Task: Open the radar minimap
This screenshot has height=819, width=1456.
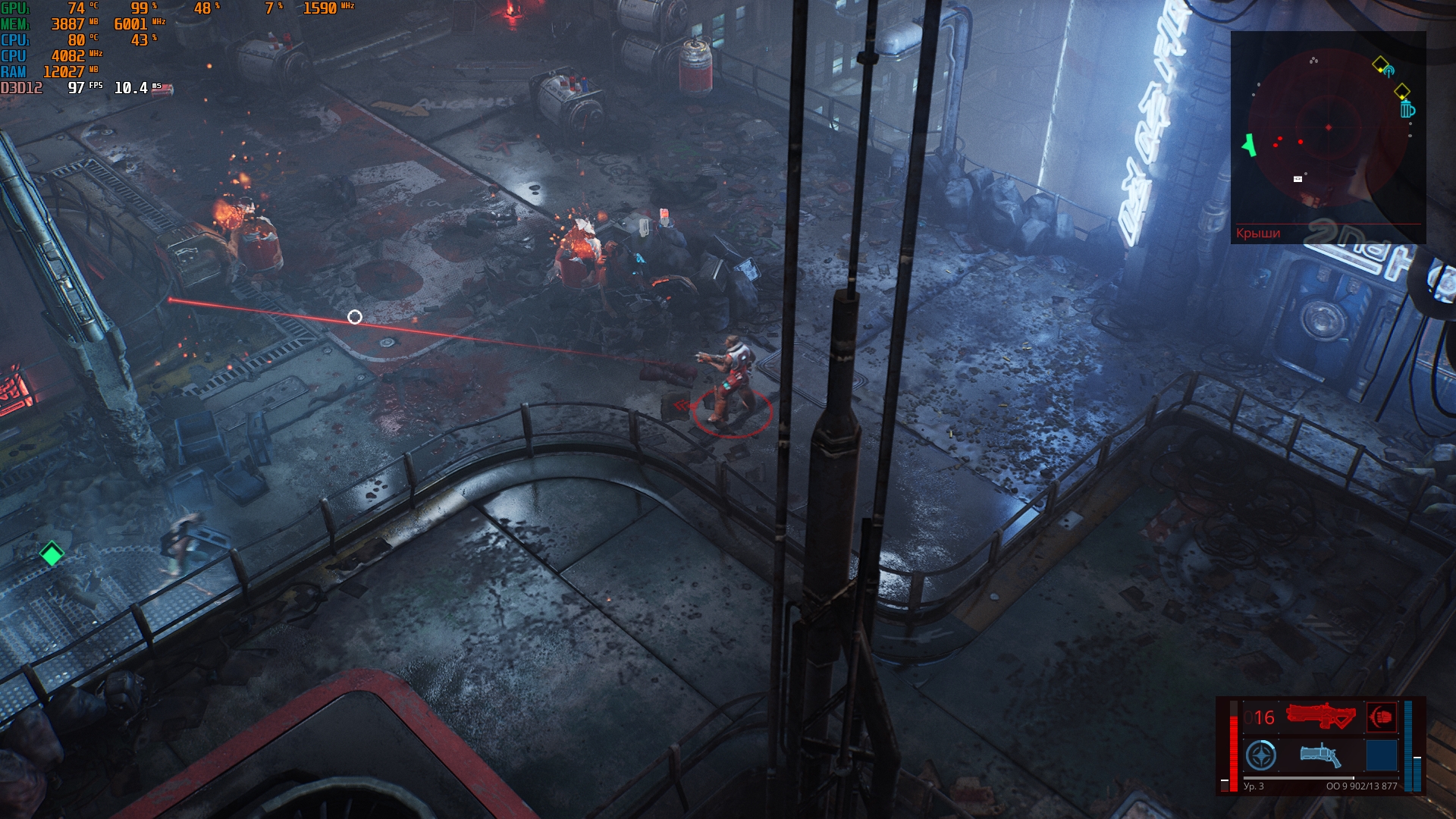Action: tap(1327, 129)
